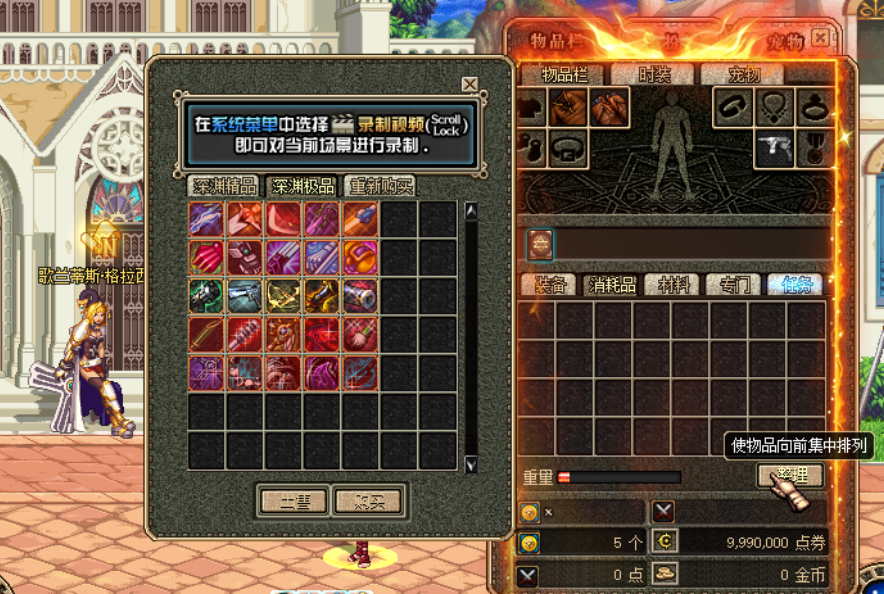The width and height of the screenshot is (884, 594).
Task: Select the 任务 quest items category
Action: tap(795, 285)
